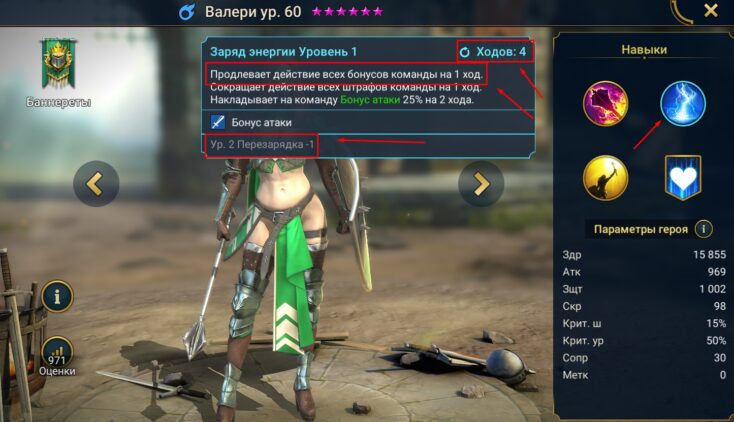Go to the next champion with right arrow
Viewport: 734px width, 422px height.
click(x=481, y=183)
